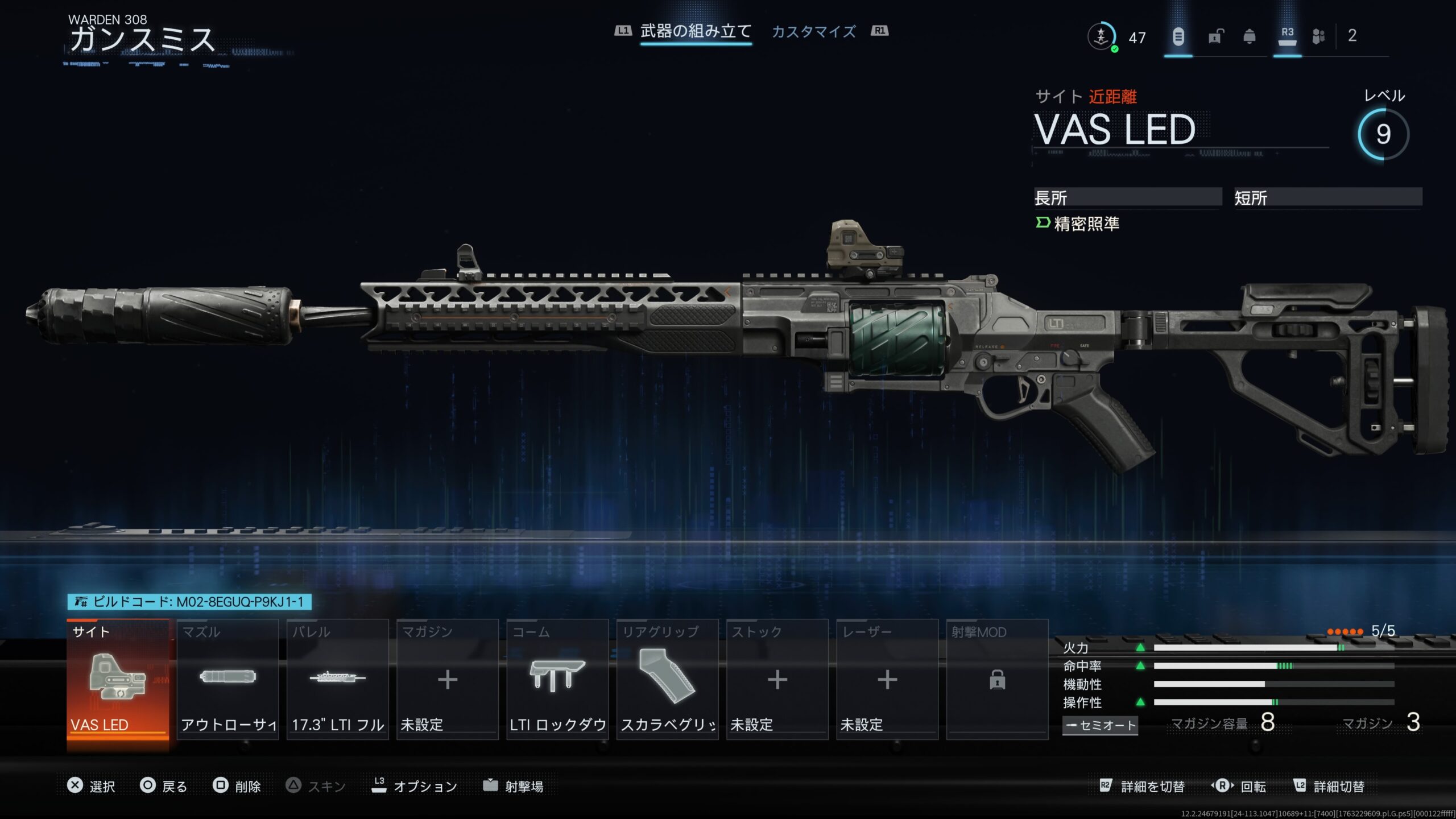Add an attachment in the レーザー slot
1456x819 pixels.
pos(887,680)
